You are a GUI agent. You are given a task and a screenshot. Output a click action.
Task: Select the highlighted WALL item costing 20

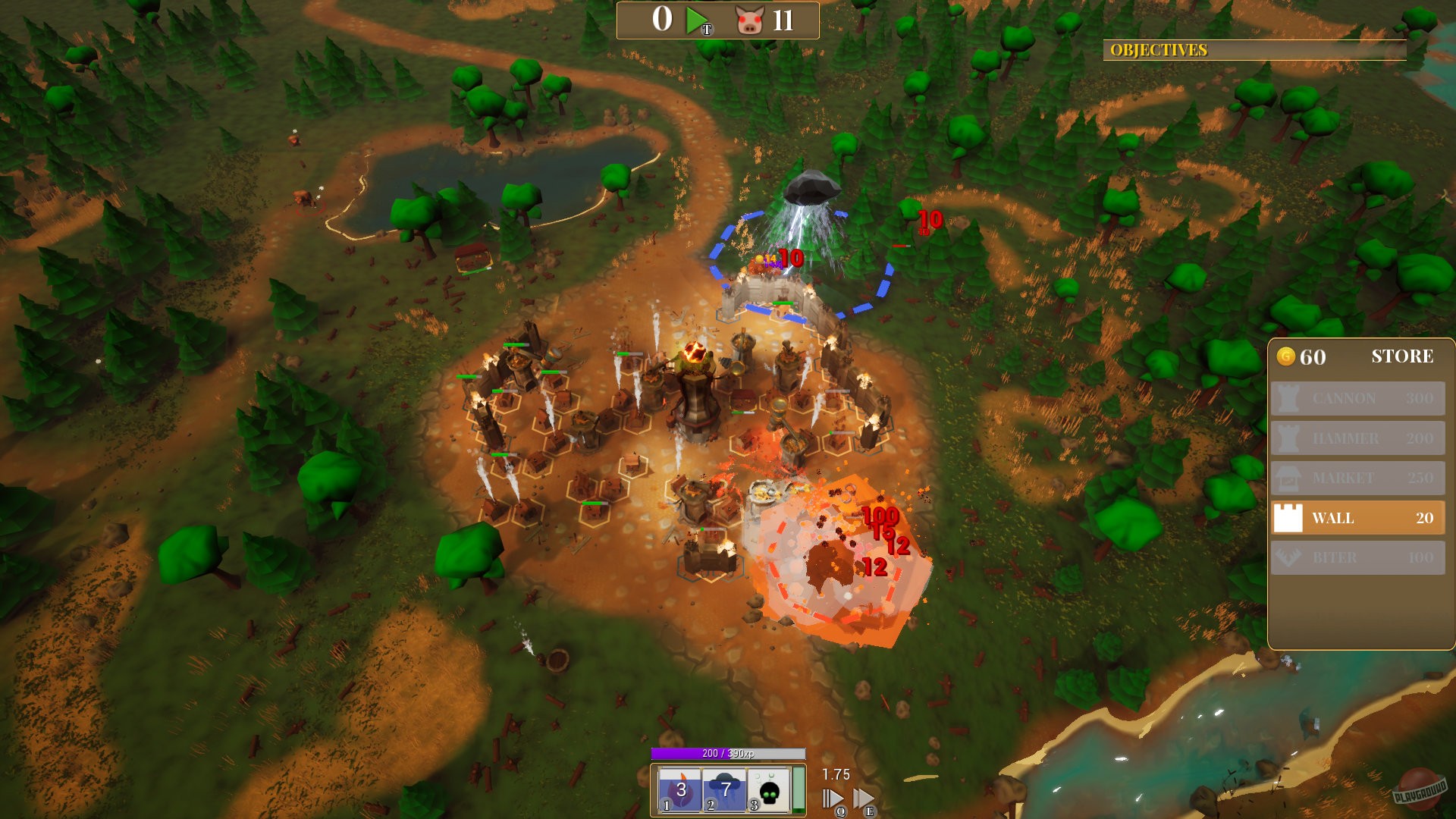coord(1357,518)
